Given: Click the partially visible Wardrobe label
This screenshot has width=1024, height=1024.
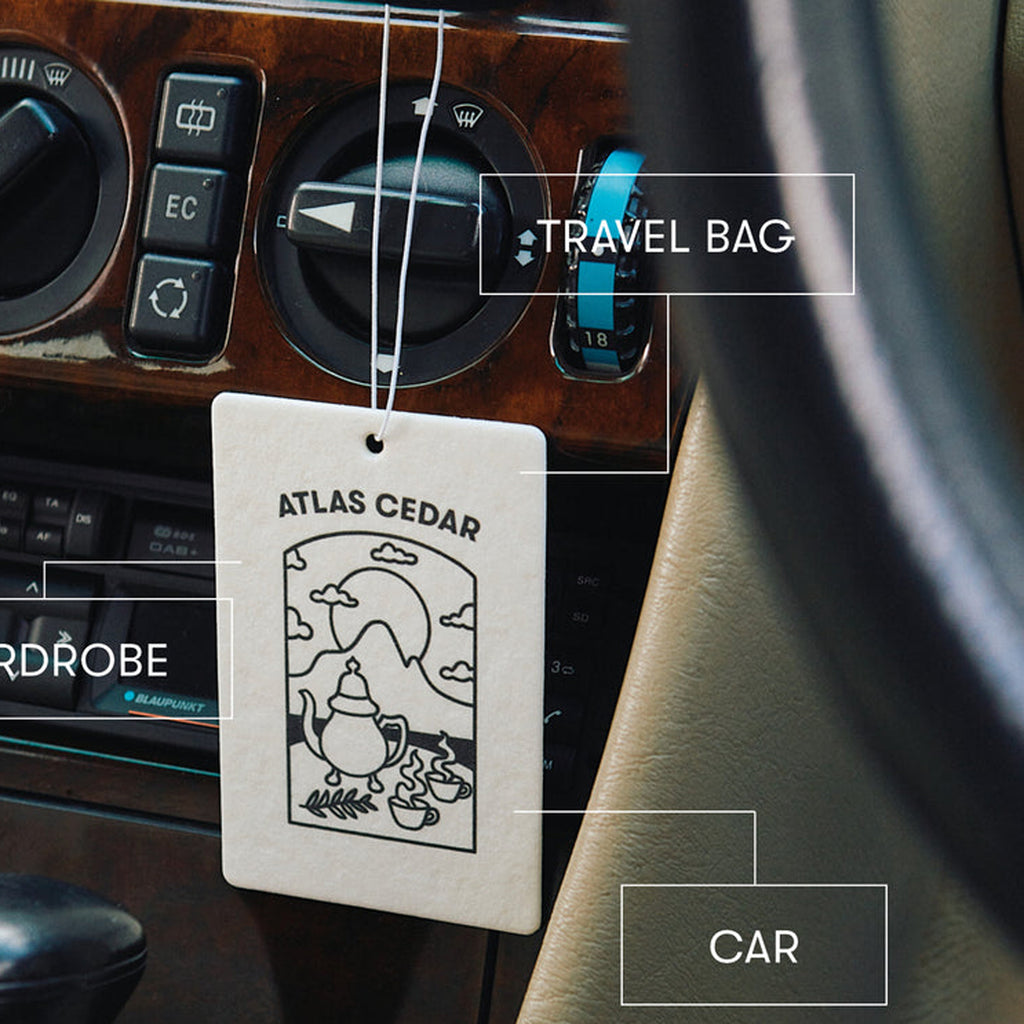Looking at the screenshot, I should (100, 659).
